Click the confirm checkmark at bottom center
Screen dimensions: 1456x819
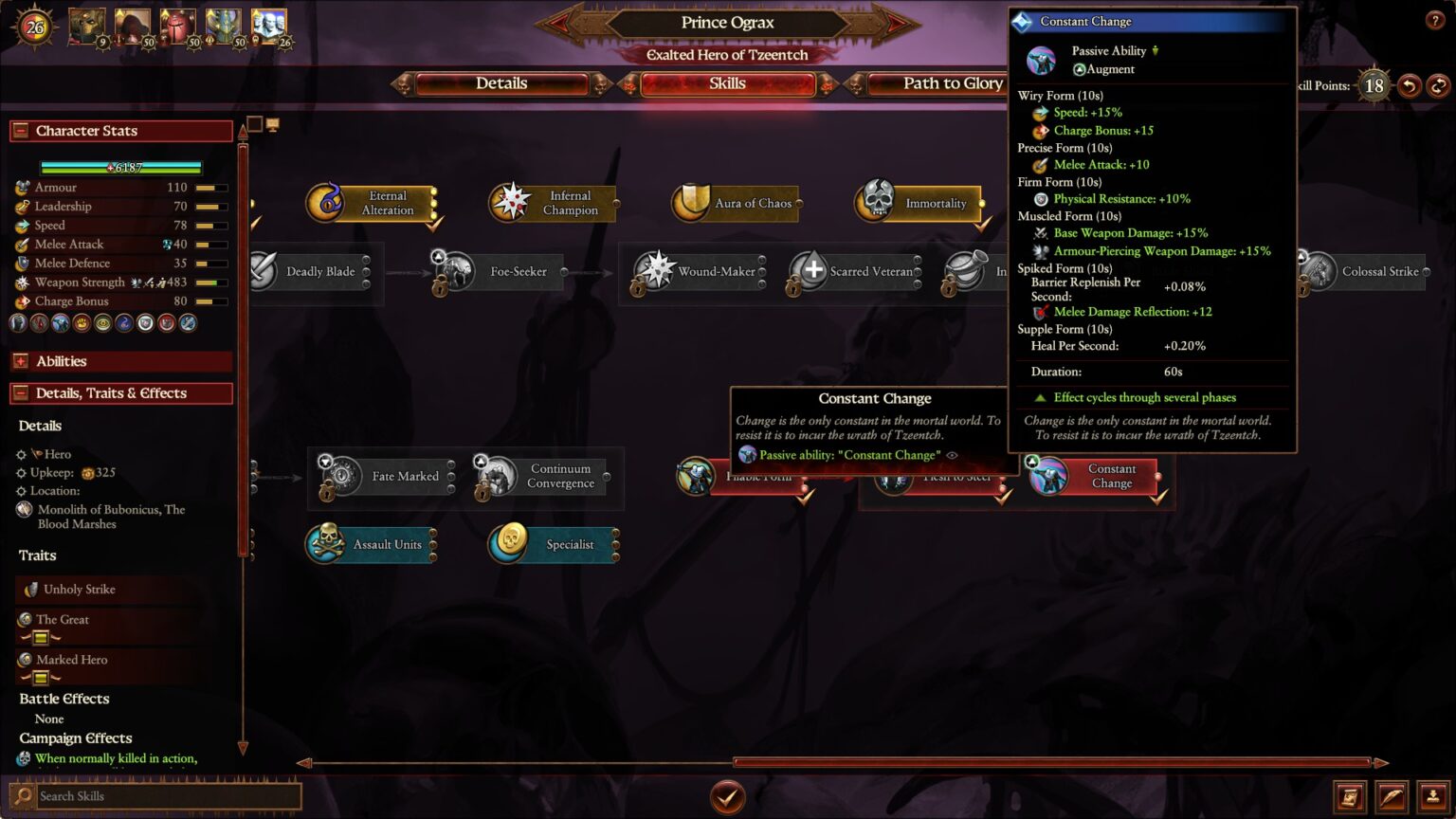727,797
